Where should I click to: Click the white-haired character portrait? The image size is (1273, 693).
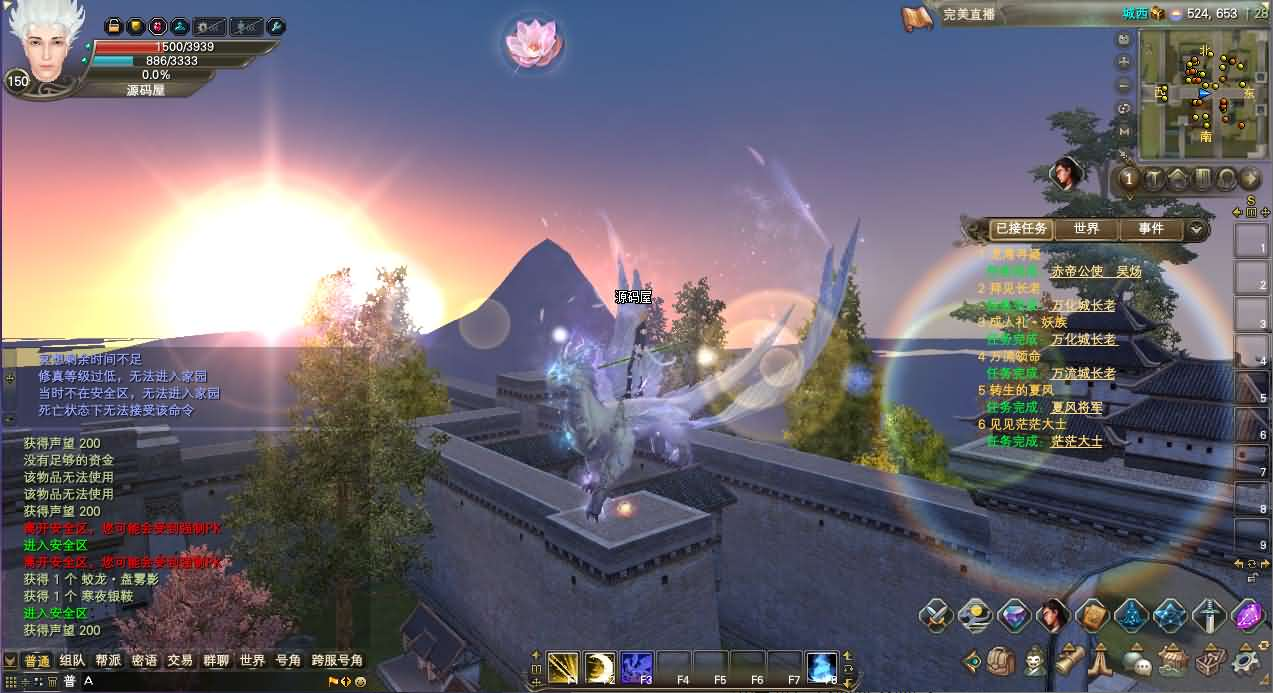[45, 45]
